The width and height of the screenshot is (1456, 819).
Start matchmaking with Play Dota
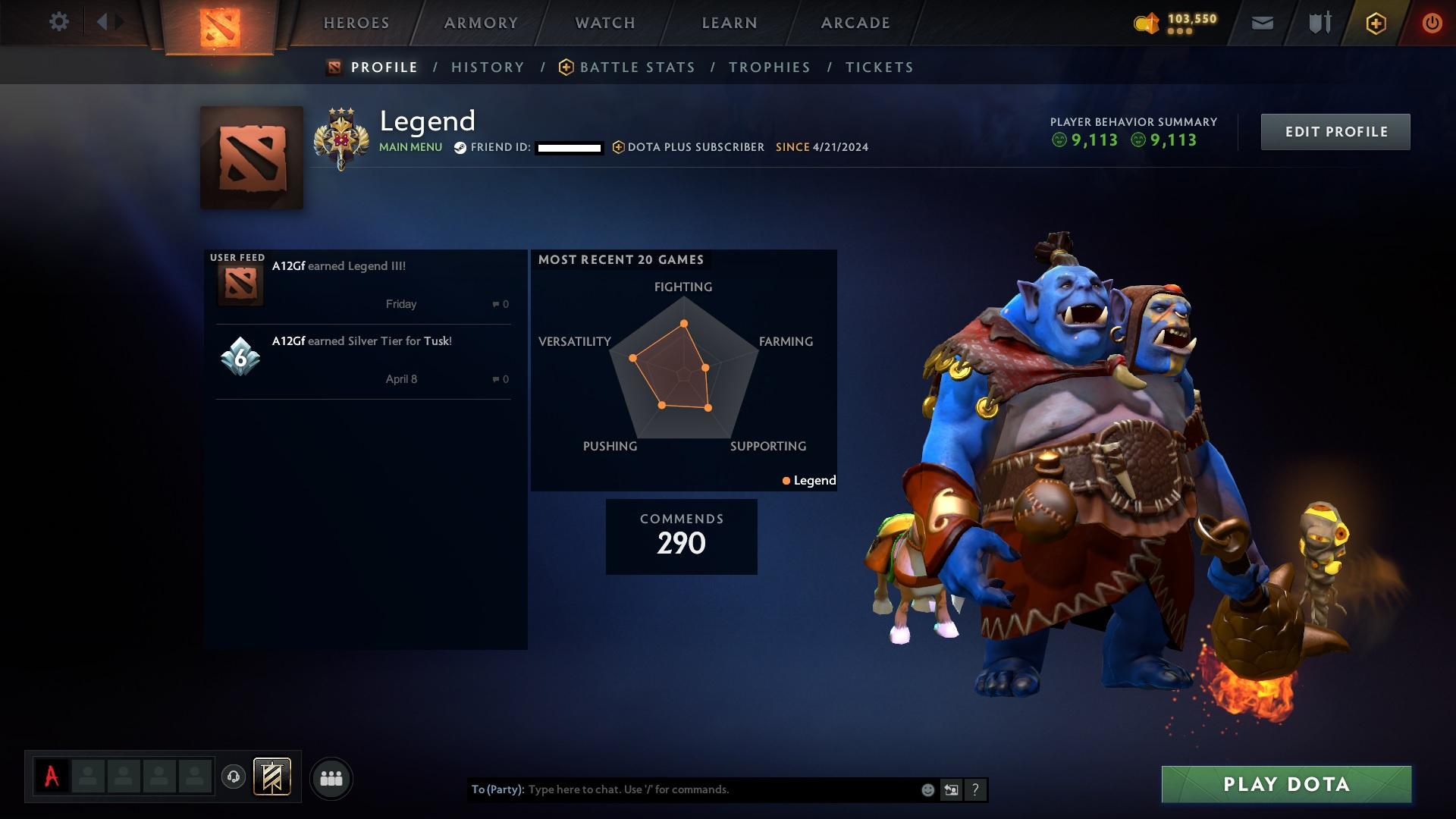click(x=1286, y=784)
